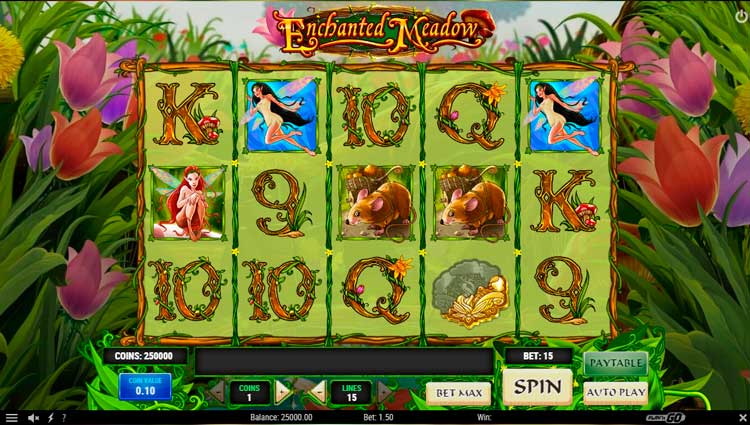This screenshot has height=425, width=750.
Task: Click the Bet Max button
Action: pos(458,393)
